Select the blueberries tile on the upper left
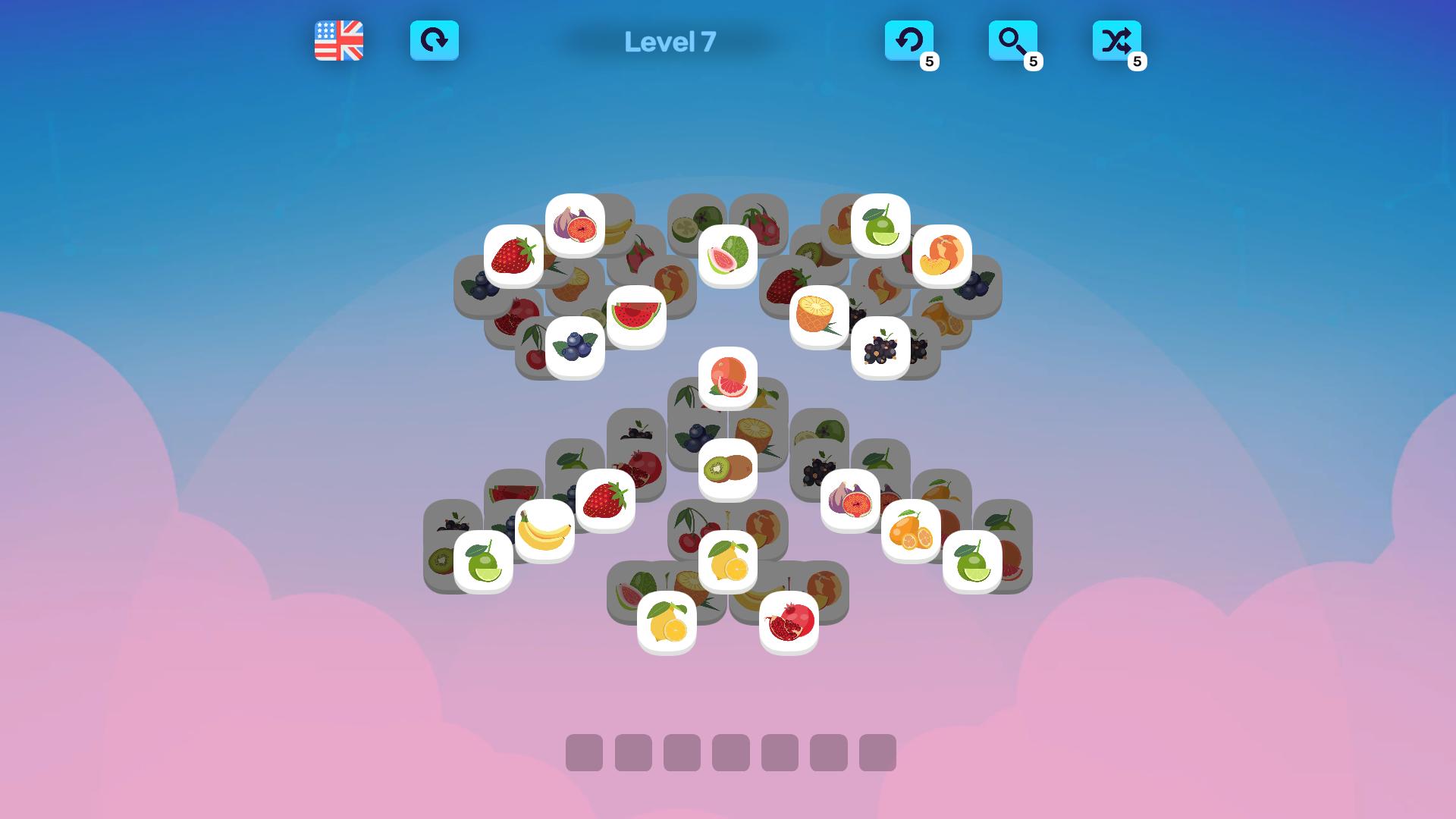Image resolution: width=1456 pixels, height=819 pixels. pos(574,347)
